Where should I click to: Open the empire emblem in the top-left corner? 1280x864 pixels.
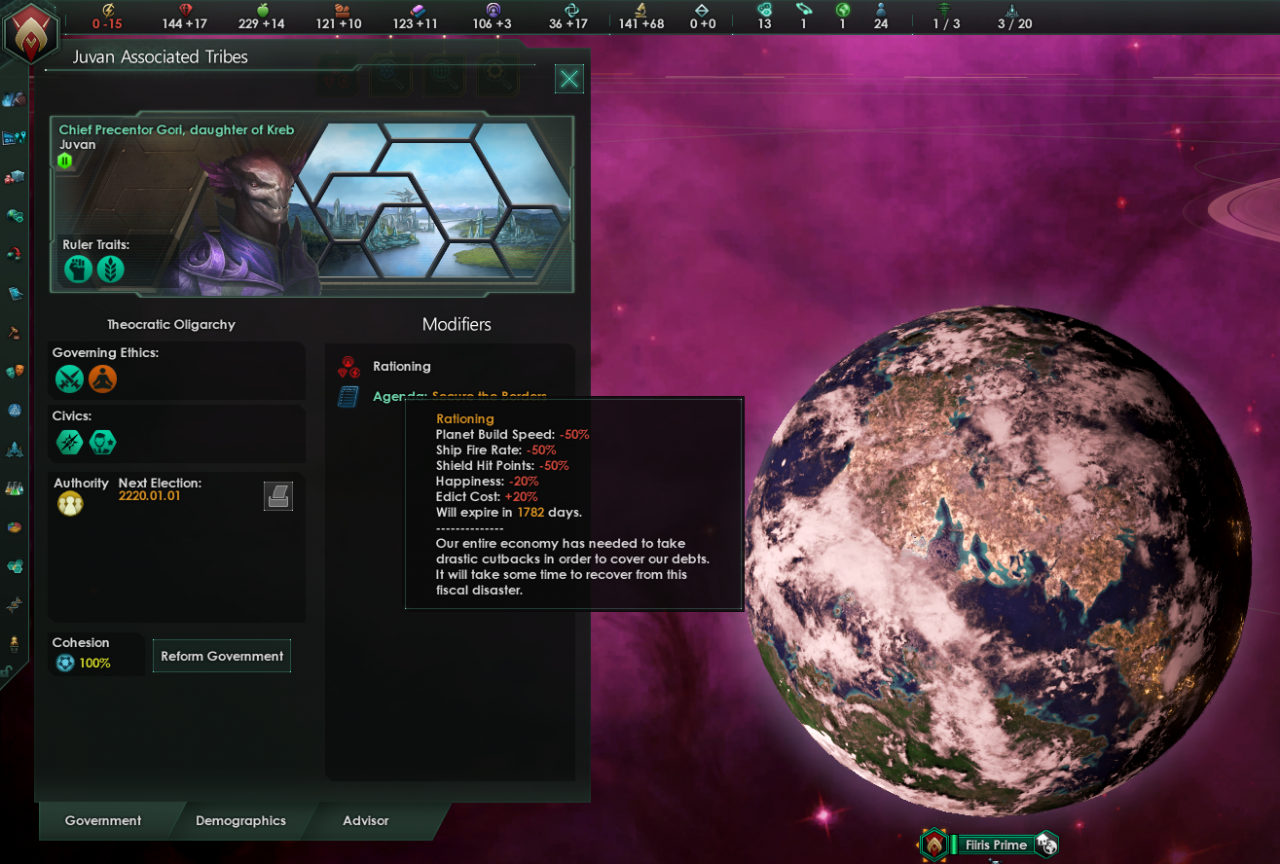tap(31, 32)
